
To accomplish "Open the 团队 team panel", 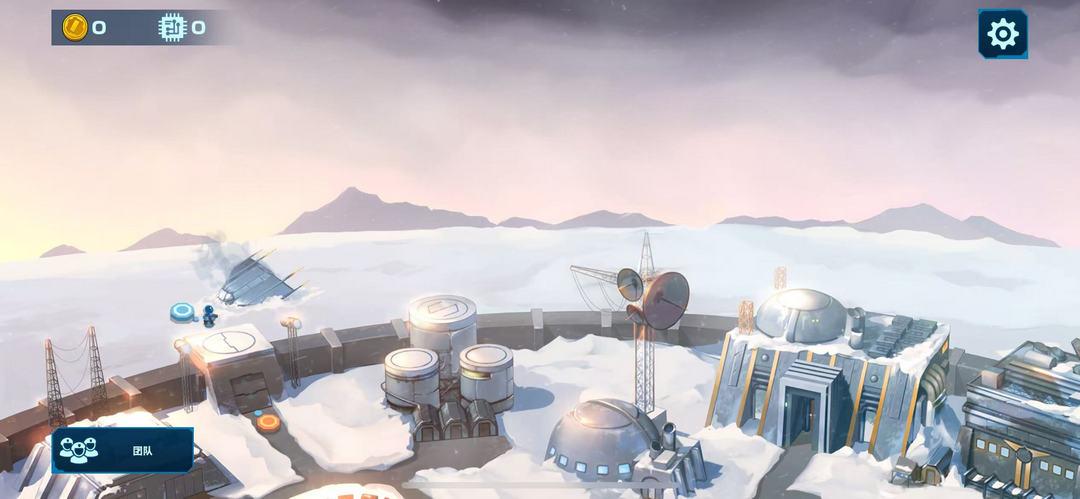I will (x=122, y=450).
